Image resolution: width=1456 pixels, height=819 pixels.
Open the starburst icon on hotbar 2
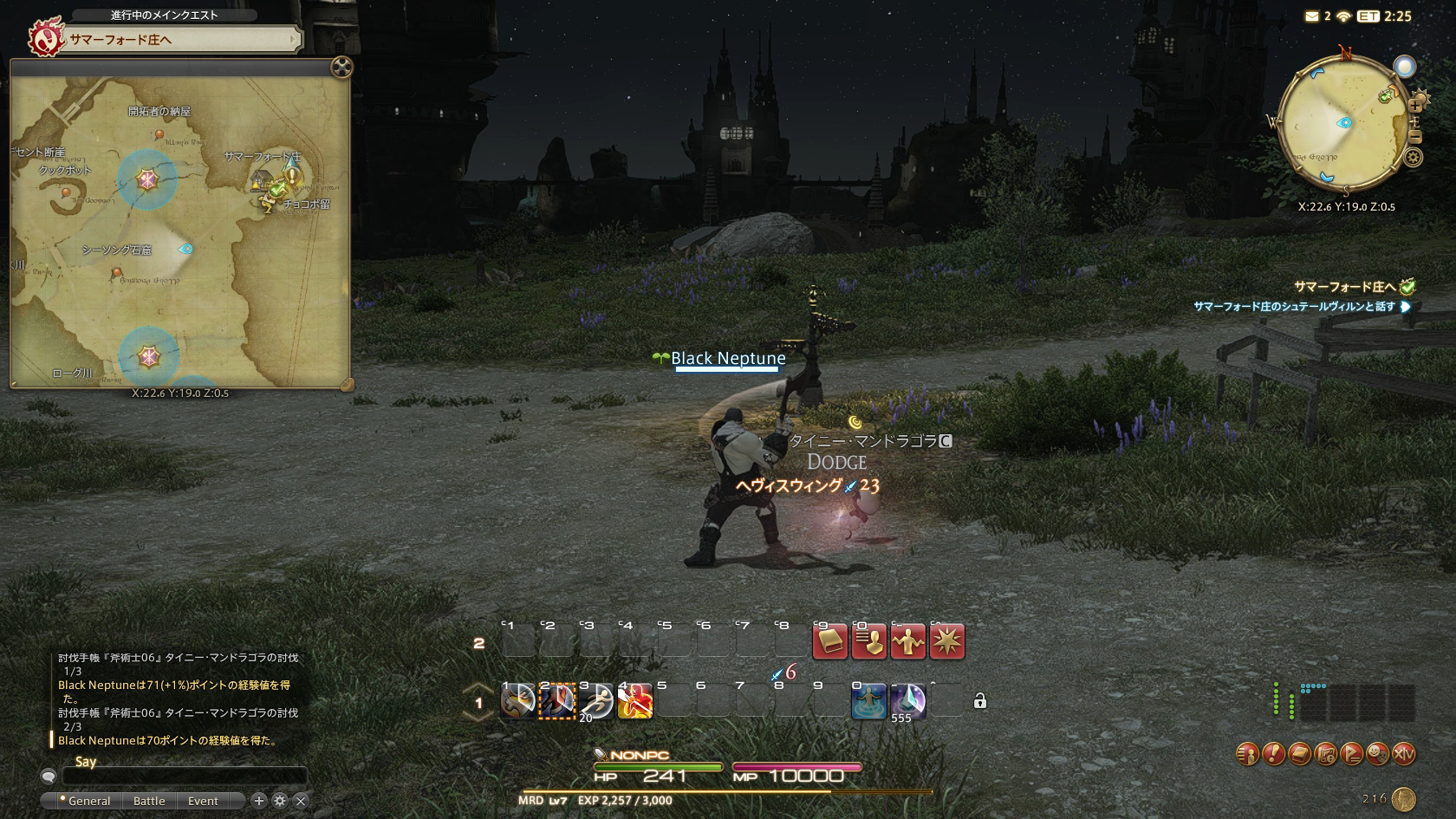coord(946,642)
